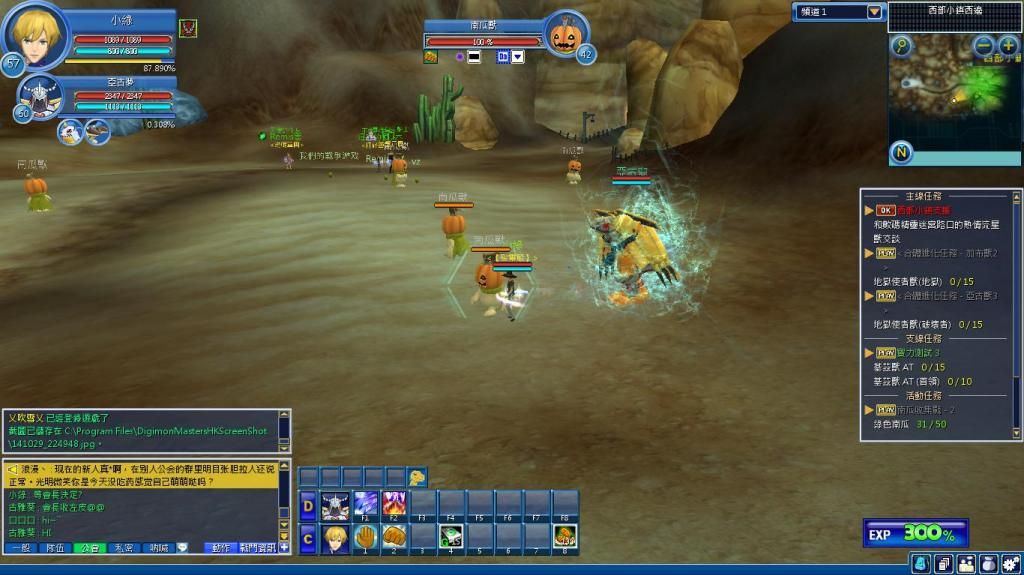1024x575 pixels.
Task: Click the pumpkin target portrait
Action: pyautogui.click(x=567, y=37)
